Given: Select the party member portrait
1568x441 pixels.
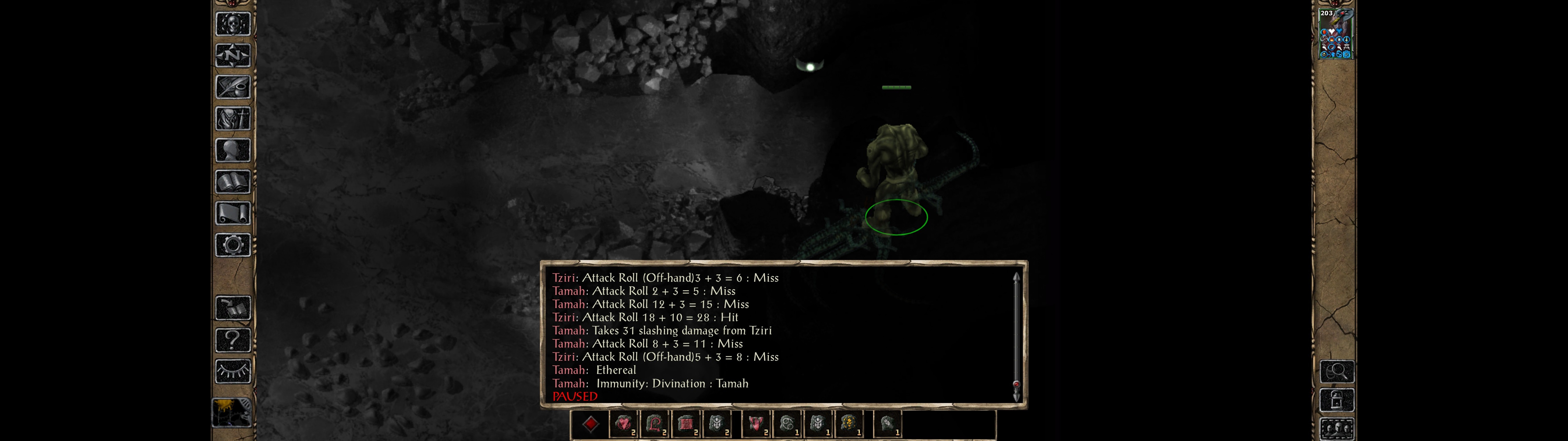Looking at the screenshot, I should click(x=1336, y=33).
